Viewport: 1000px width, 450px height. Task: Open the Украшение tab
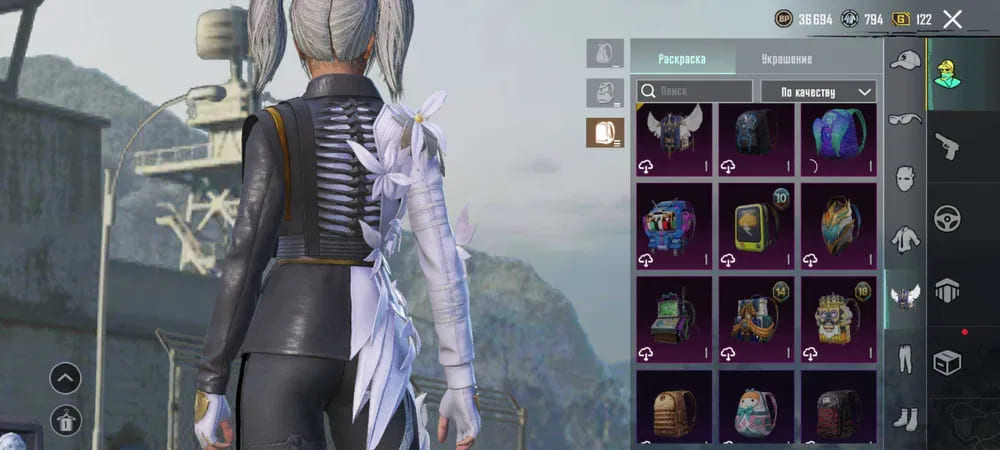point(786,59)
